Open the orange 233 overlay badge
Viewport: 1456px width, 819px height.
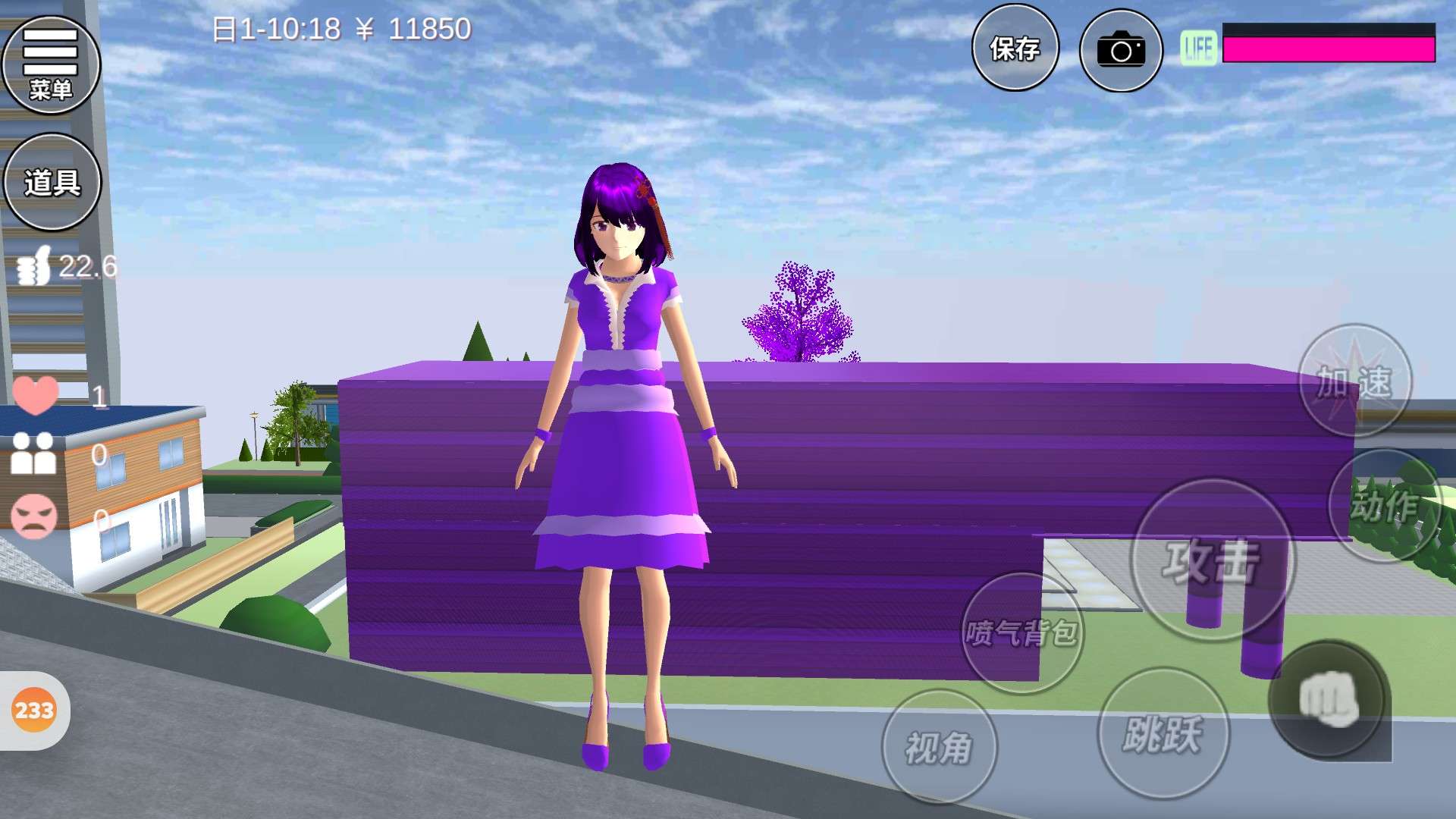pos(34,711)
